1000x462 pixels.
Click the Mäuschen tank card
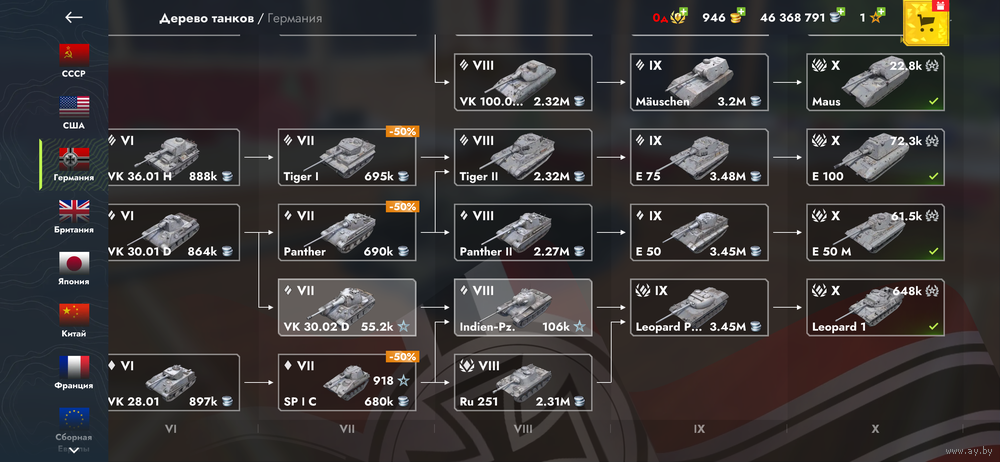[699, 83]
